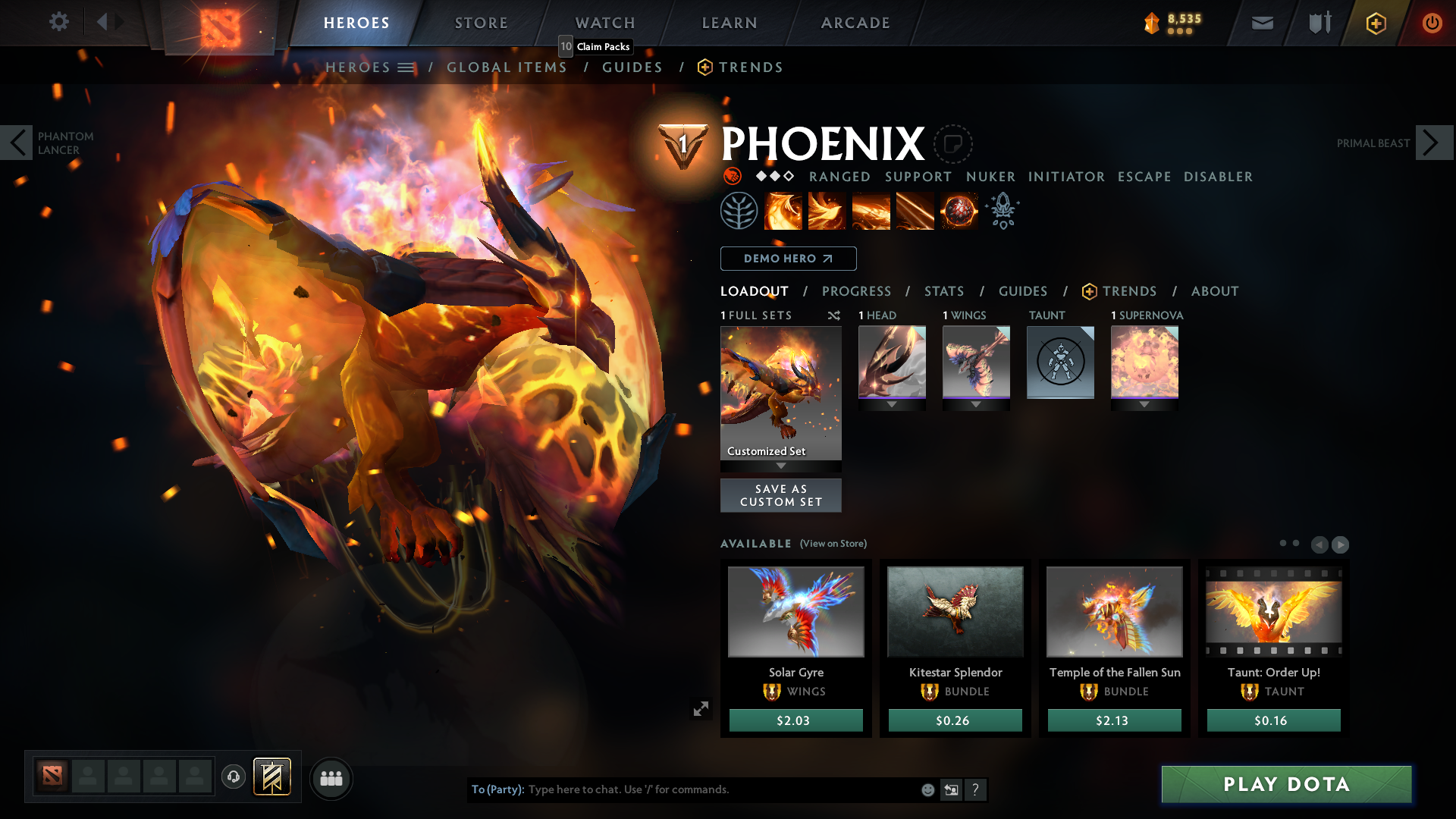Select the second page dot above available items
The image size is (1456, 819).
(1295, 543)
